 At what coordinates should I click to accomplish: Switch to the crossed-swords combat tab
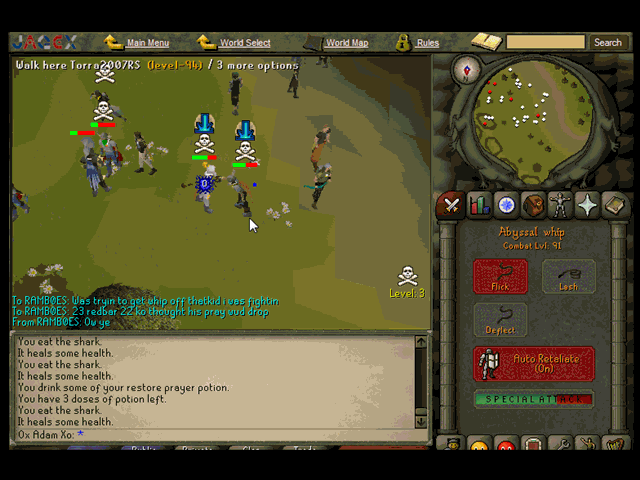452,205
